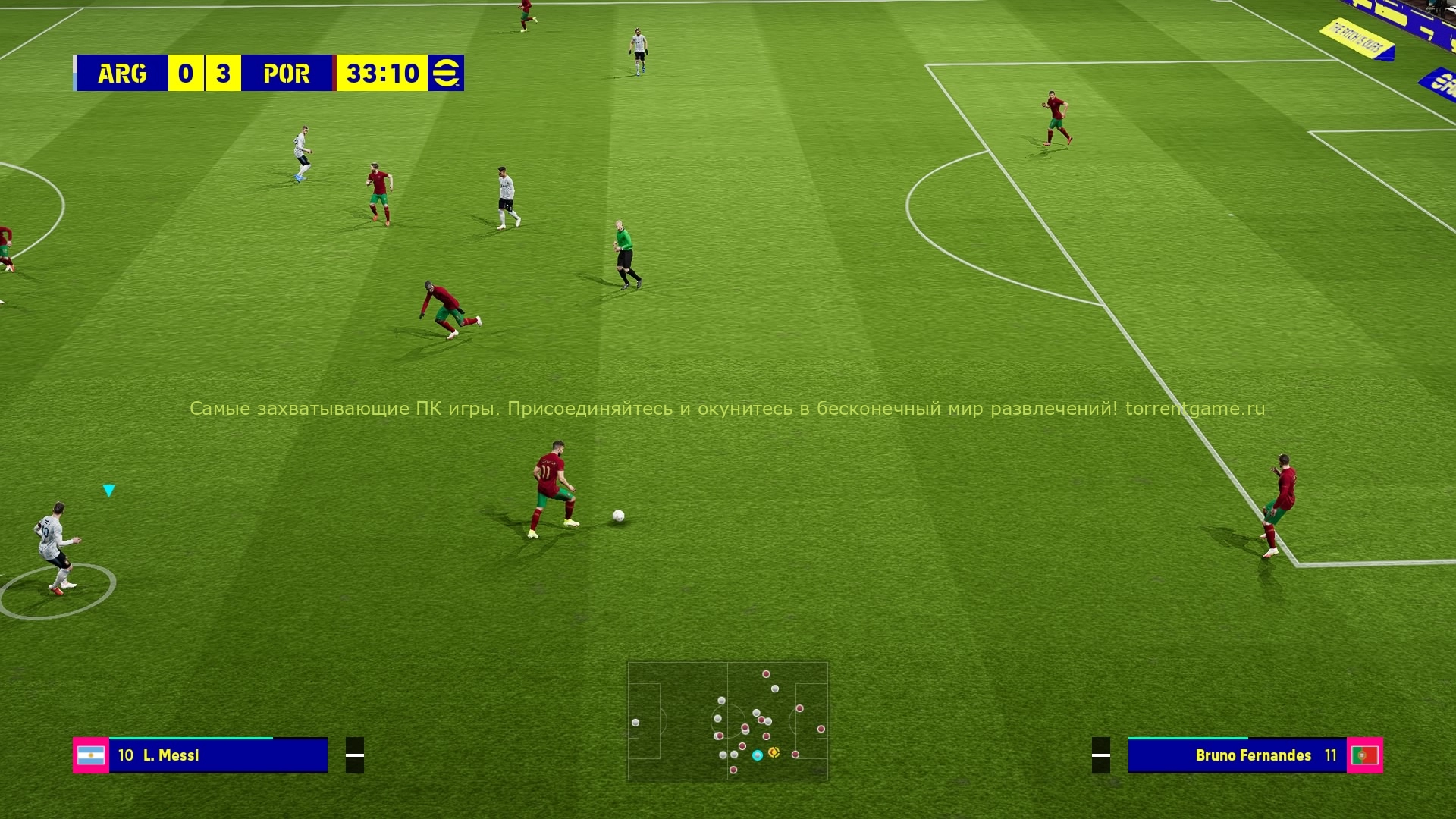Click the Argentina flag icon
The width and height of the screenshot is (1456, 819).
pos(91,755)
